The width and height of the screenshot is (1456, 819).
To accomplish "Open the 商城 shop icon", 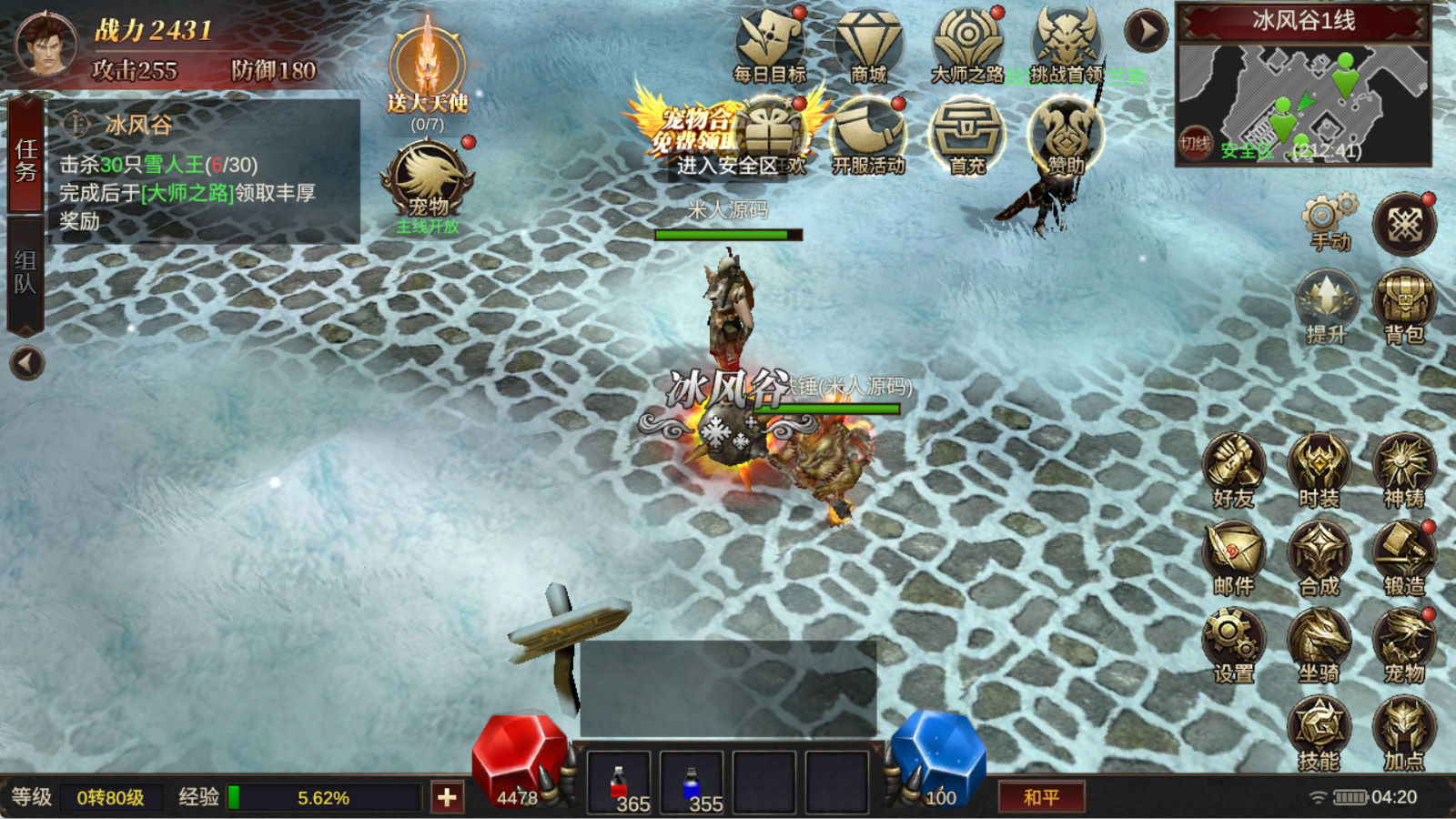I will tap(868, 45).
